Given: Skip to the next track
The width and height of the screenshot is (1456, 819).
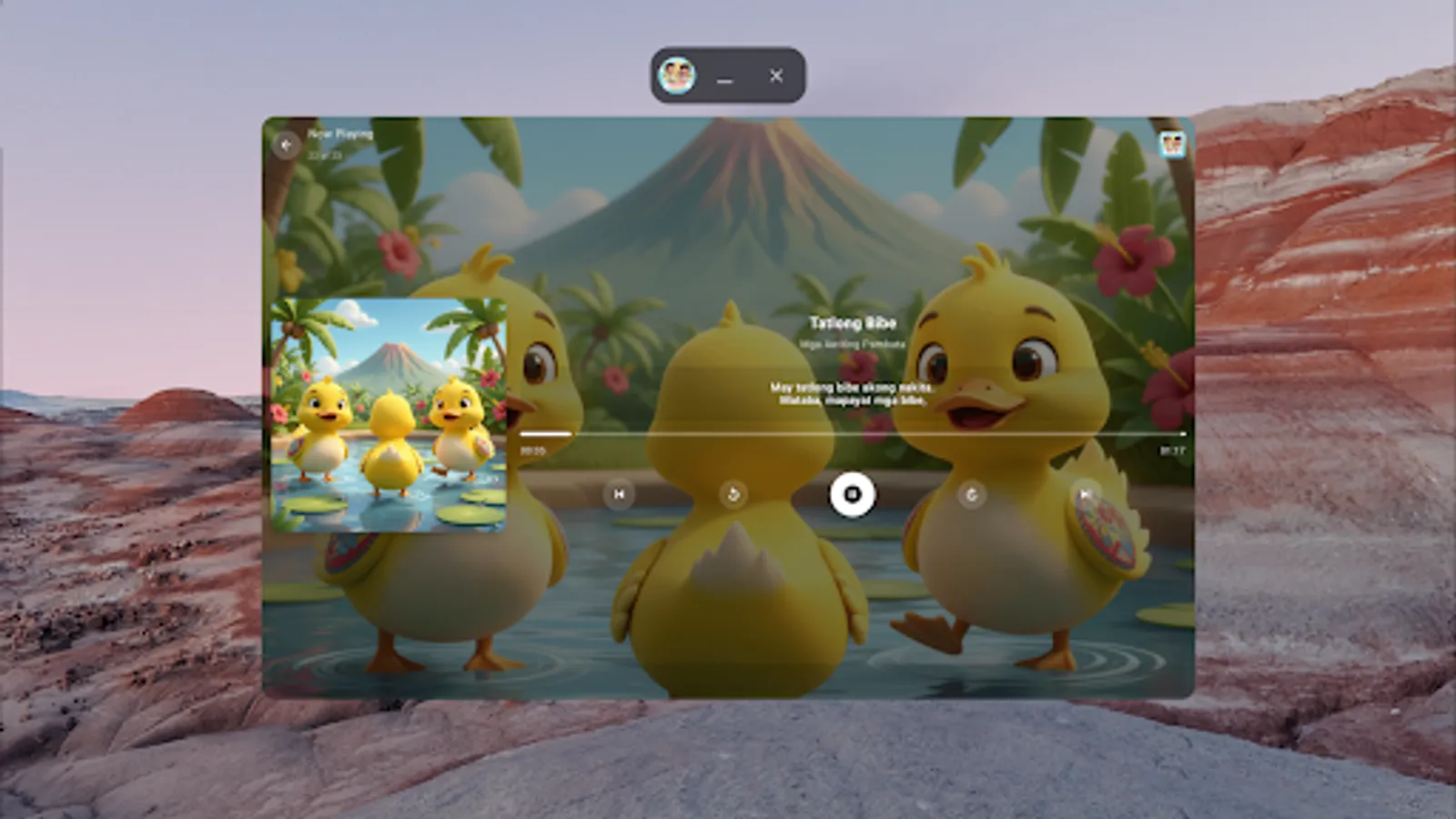Looking at the screenshot, I should tap(1087, 494).
